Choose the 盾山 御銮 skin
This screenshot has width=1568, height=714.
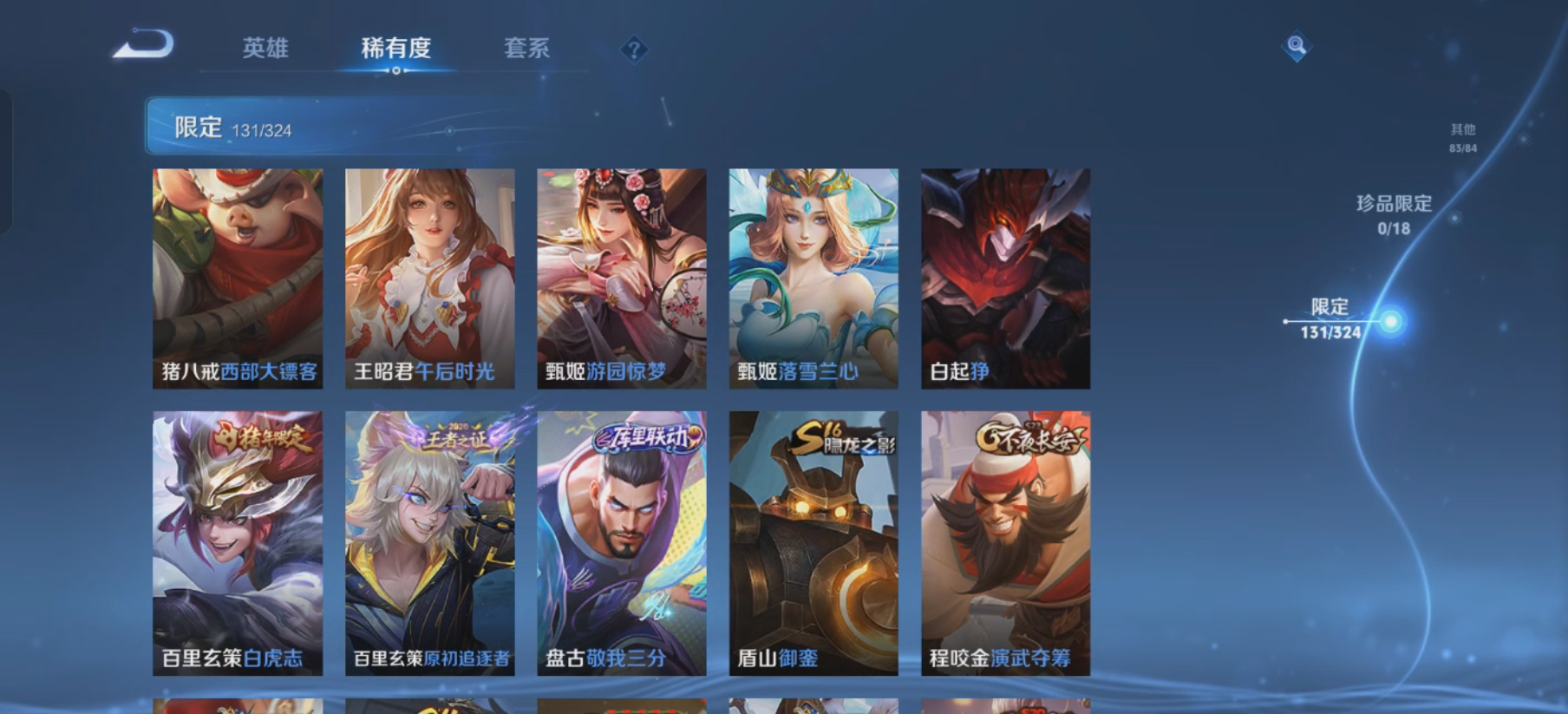[813, 543]
